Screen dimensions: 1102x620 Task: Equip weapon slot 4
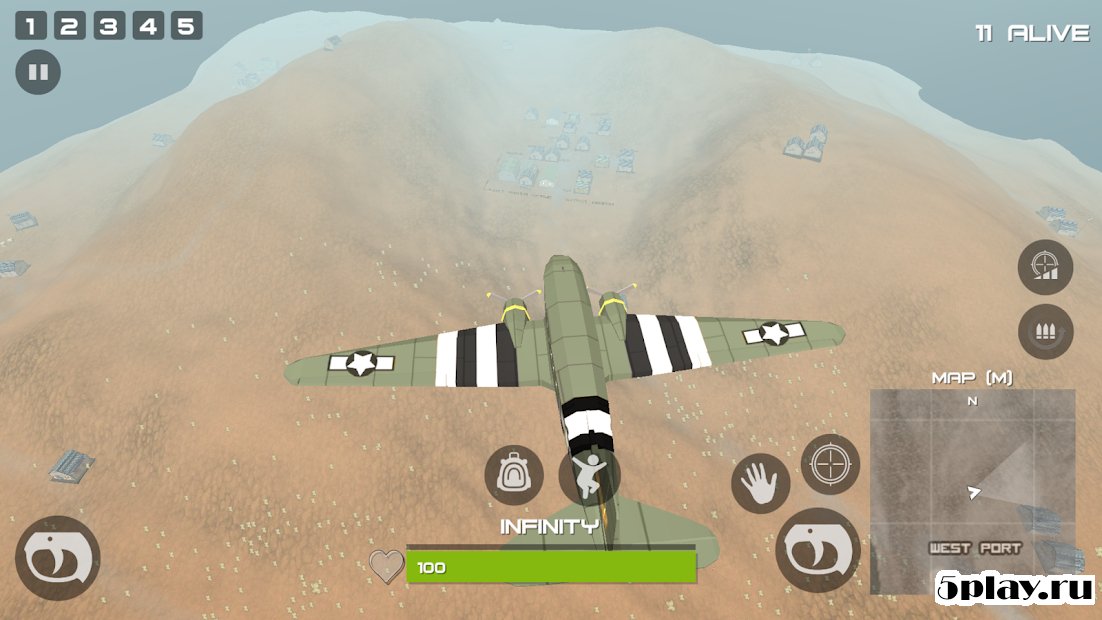click(x=148, y=26)
